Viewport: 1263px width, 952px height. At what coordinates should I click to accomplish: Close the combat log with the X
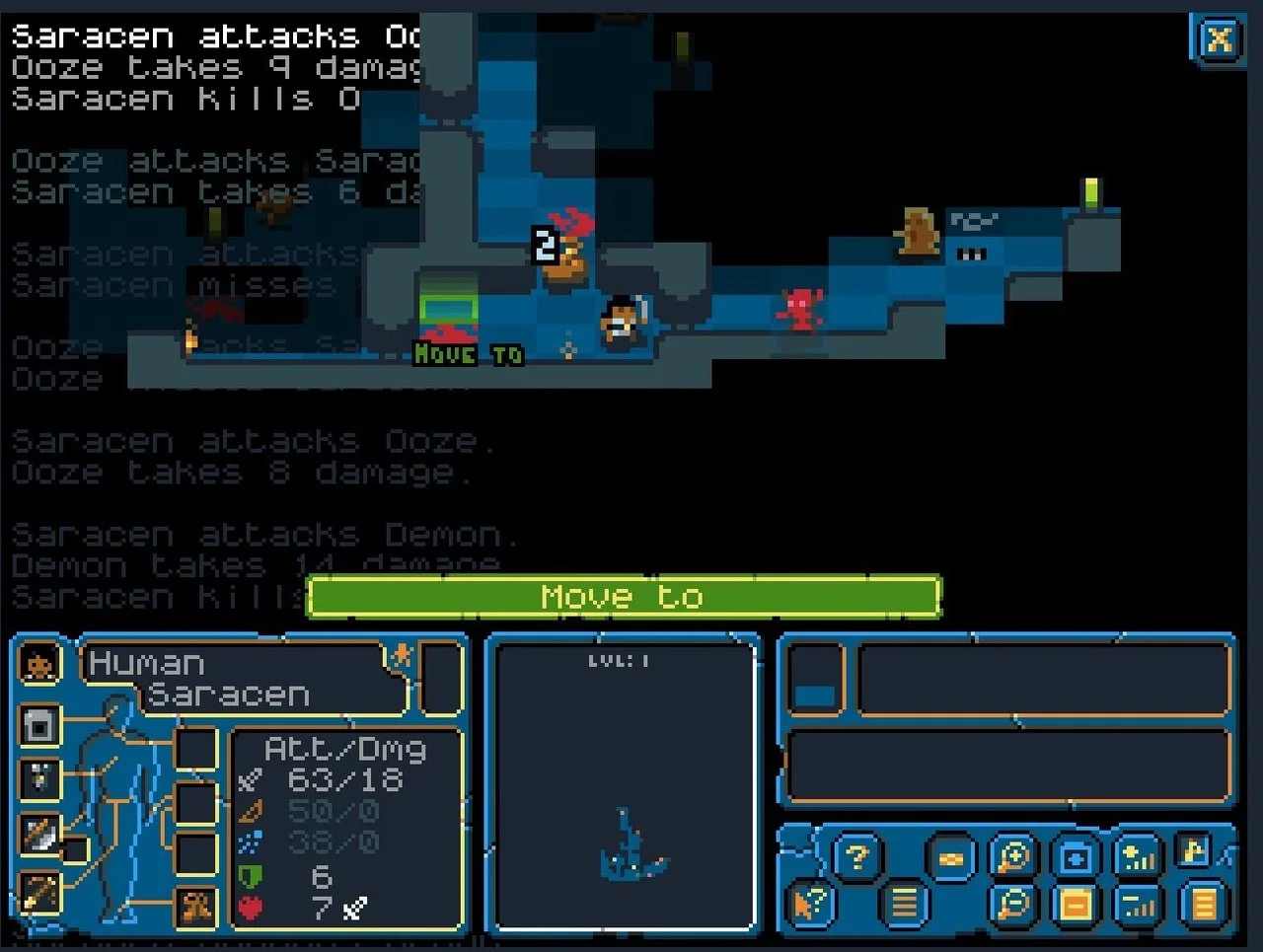coord(1220,40)
